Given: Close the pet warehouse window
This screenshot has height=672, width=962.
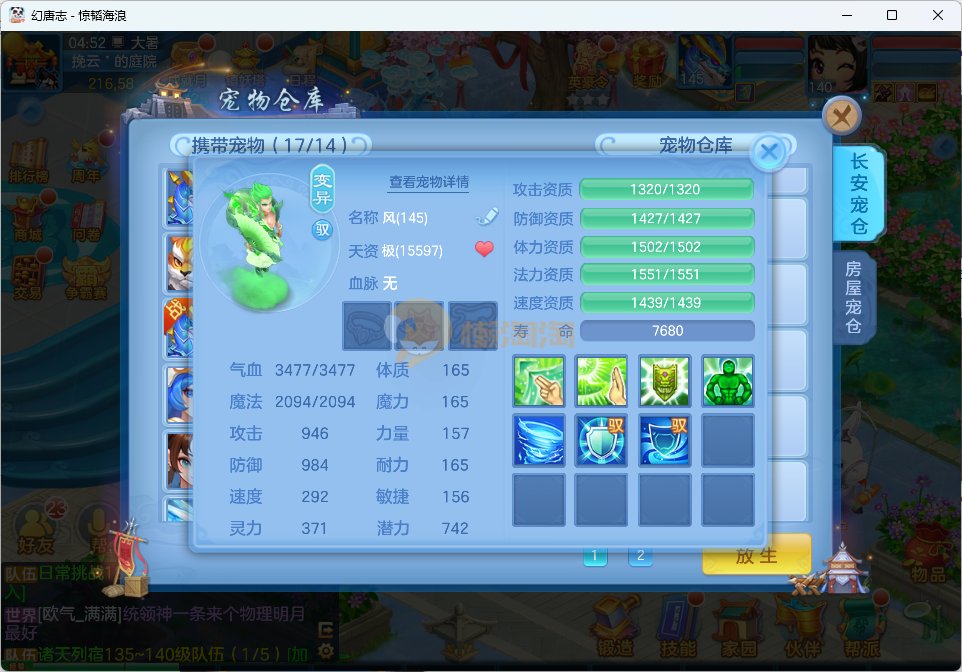Looking at the screenshot, I should 842,116.
